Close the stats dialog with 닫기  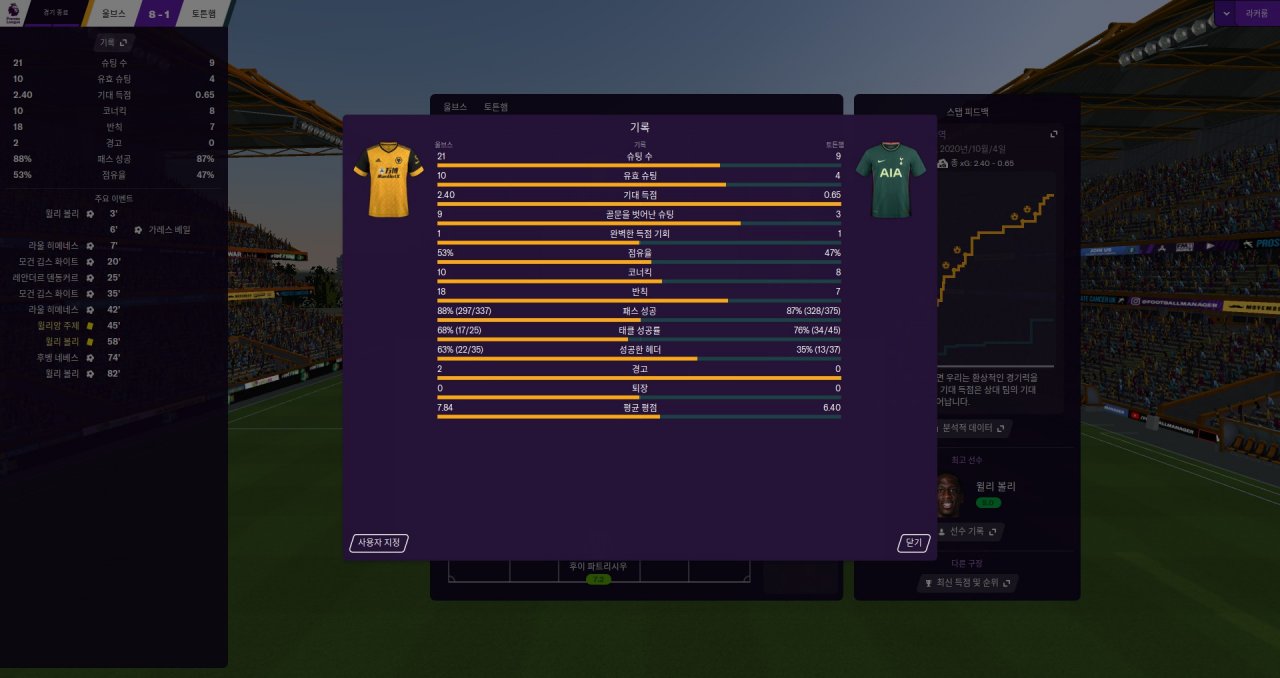913,543
